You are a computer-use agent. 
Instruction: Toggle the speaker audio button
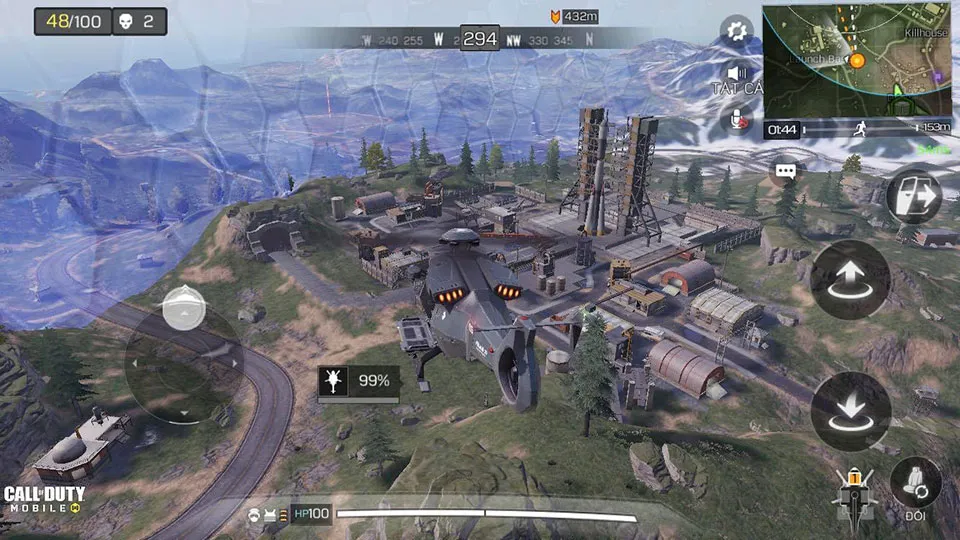(738, 74)
